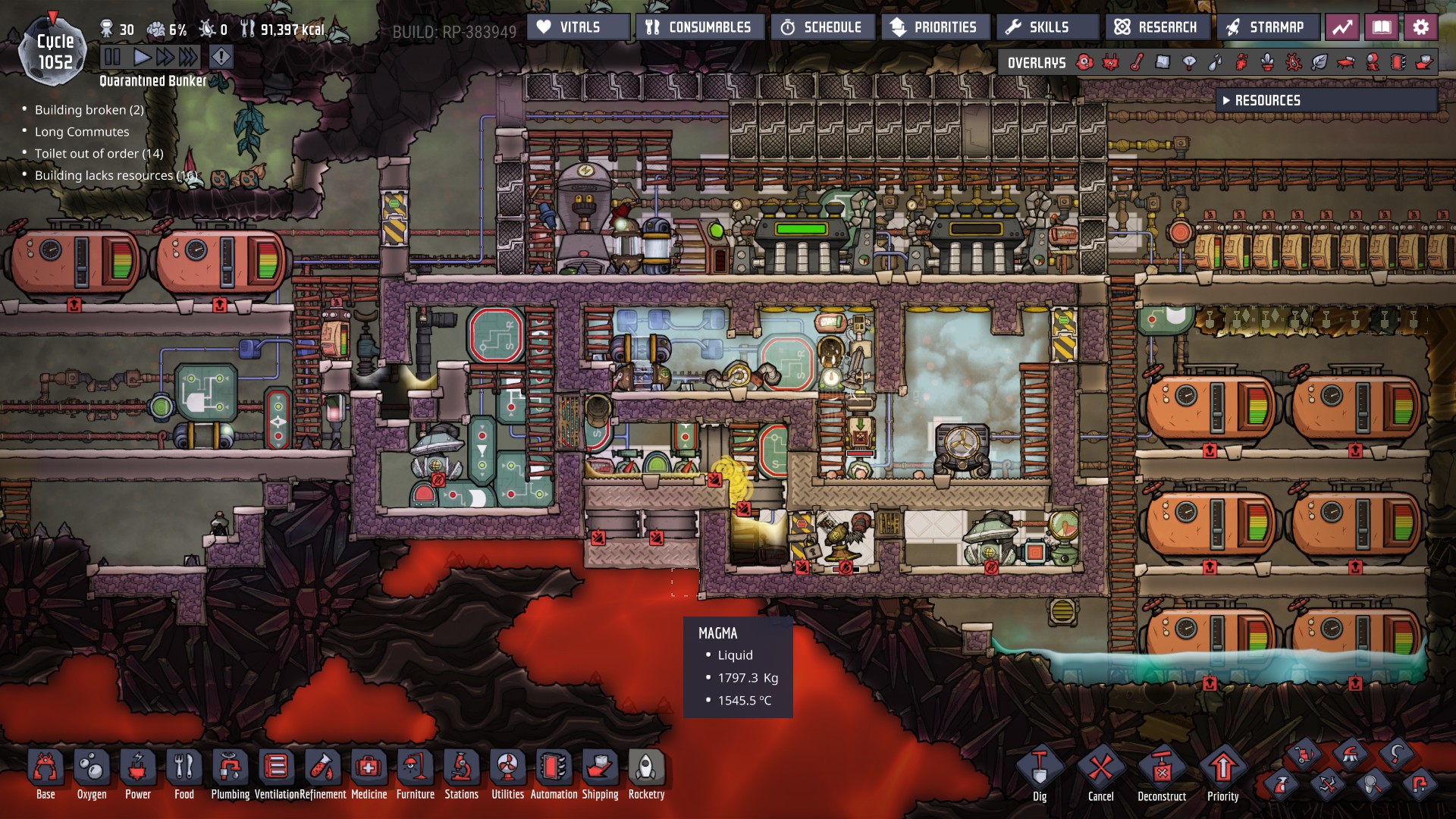This screenshot has height=819, width=1456.
Task: Open the gear options menu
Action: click(x=1420, y=27)
